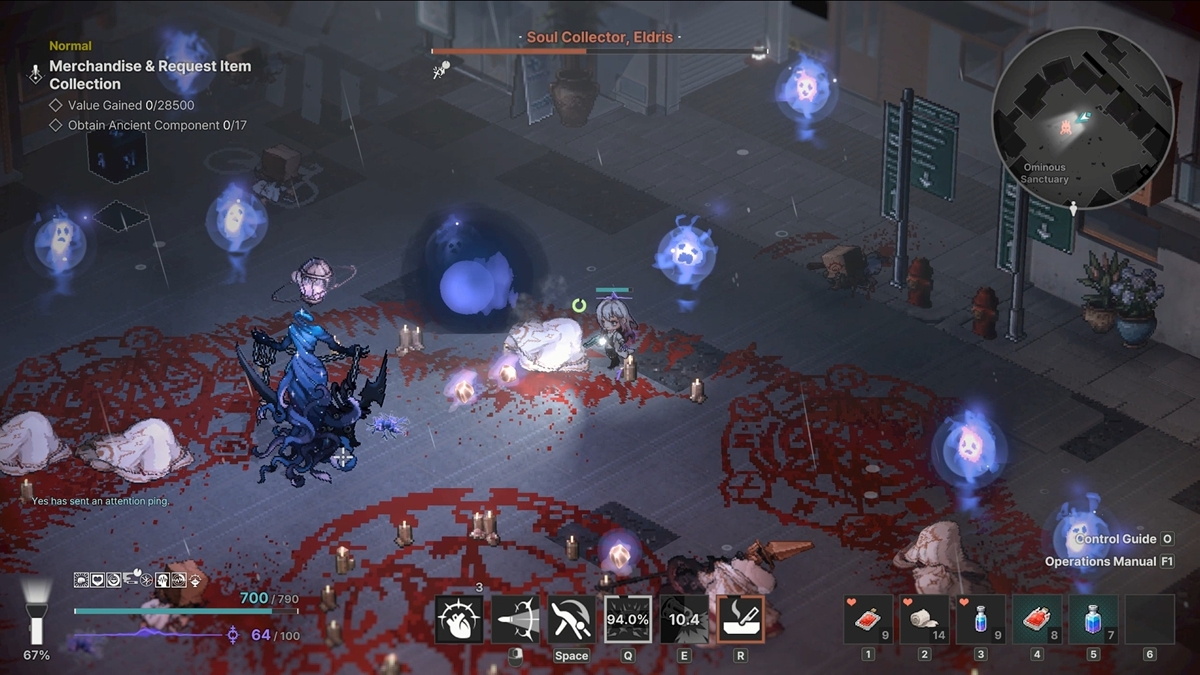Pick the blue bottle in slot 5
This screenshot has height=675, width=1200.
pyautogui.click(x=1093, y=620)
